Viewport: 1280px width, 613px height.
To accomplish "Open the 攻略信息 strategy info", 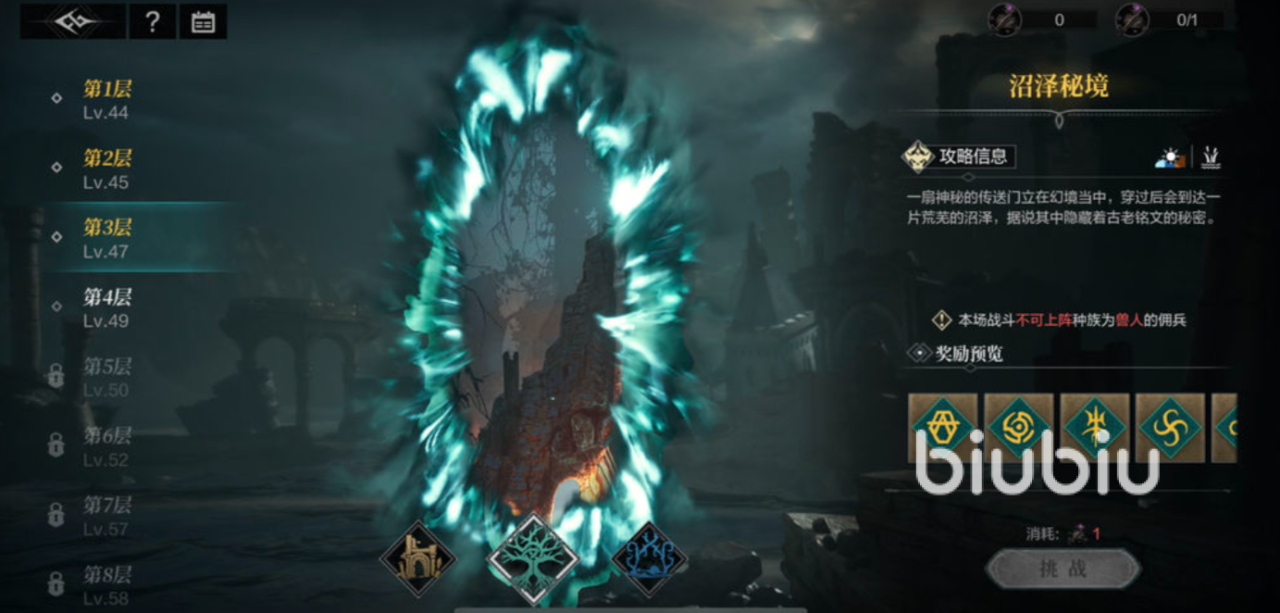I will click(960, 156).
